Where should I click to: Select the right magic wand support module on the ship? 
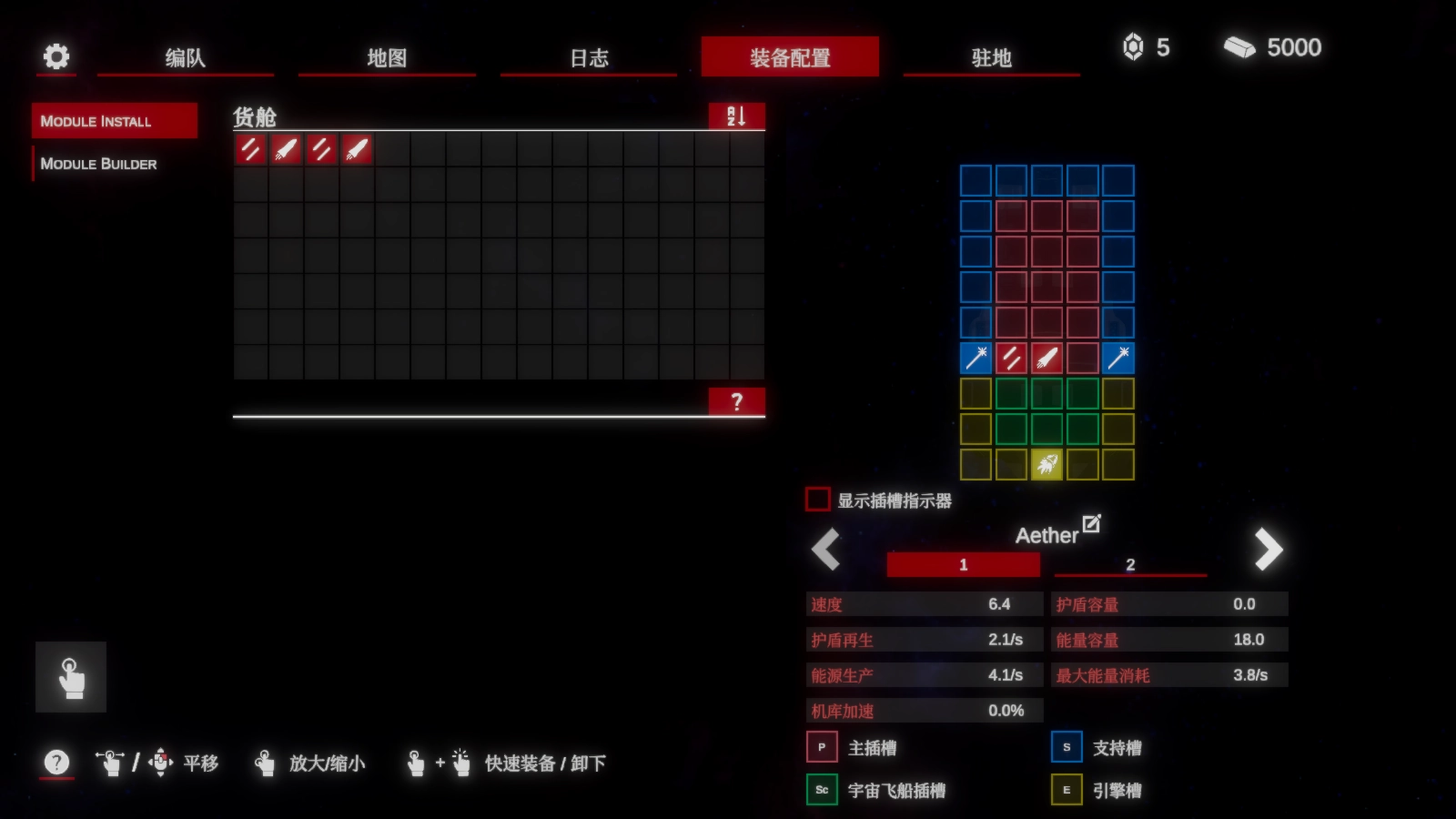[x=1119, y=358]
